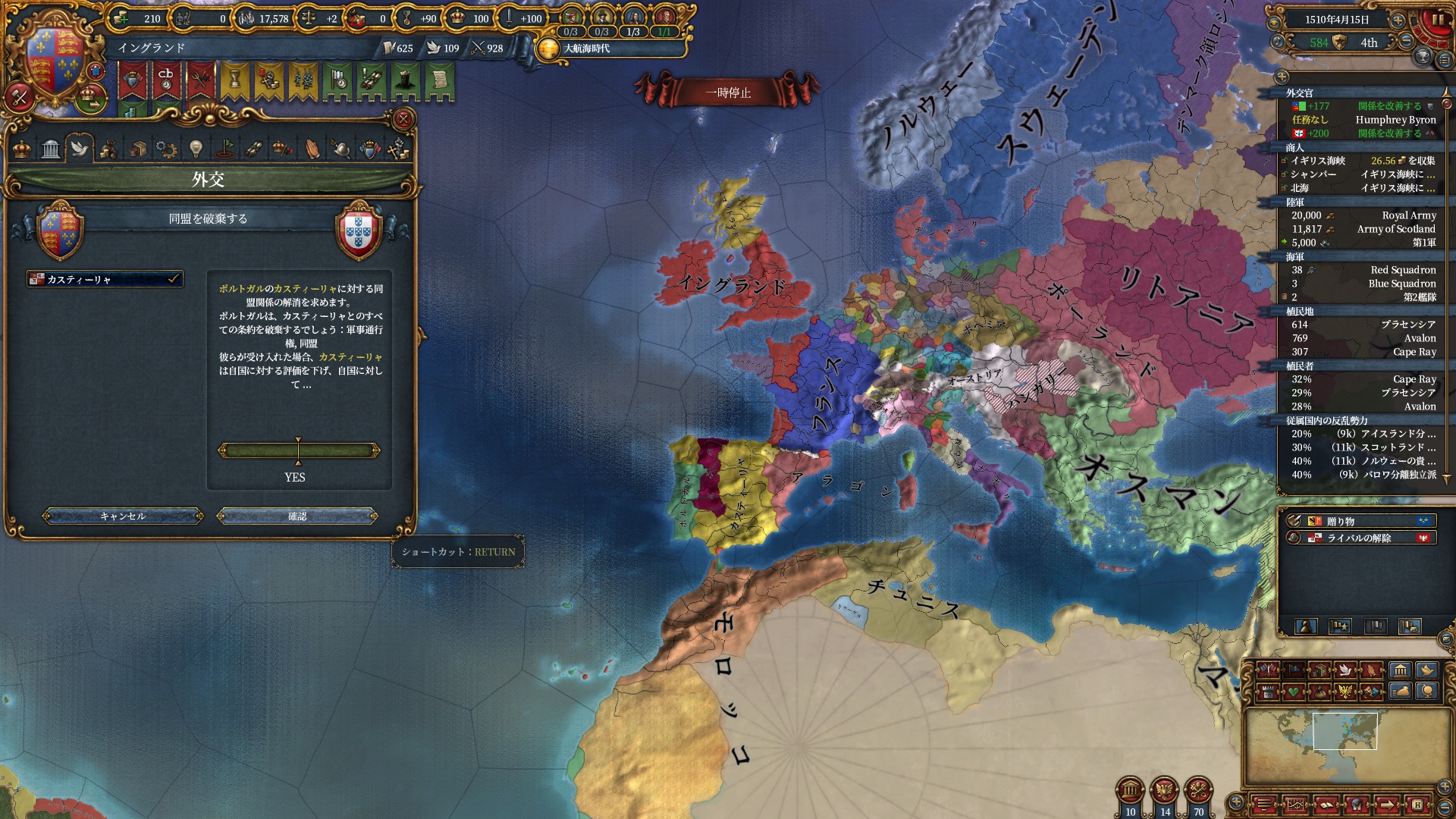Select the ライバルの解除 notification entry
The width and height of the screenshot is (1456, 819).
click(x=1360, y=538)
